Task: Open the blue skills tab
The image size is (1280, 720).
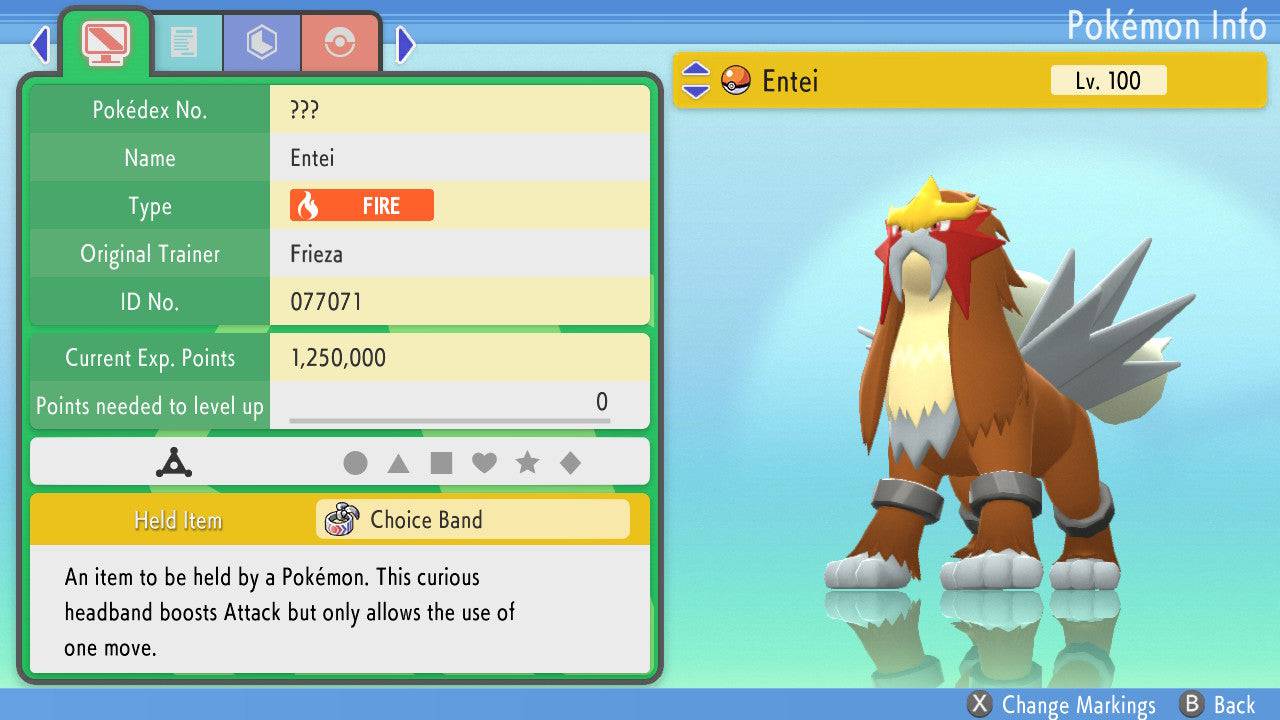Action: [262, 42]
